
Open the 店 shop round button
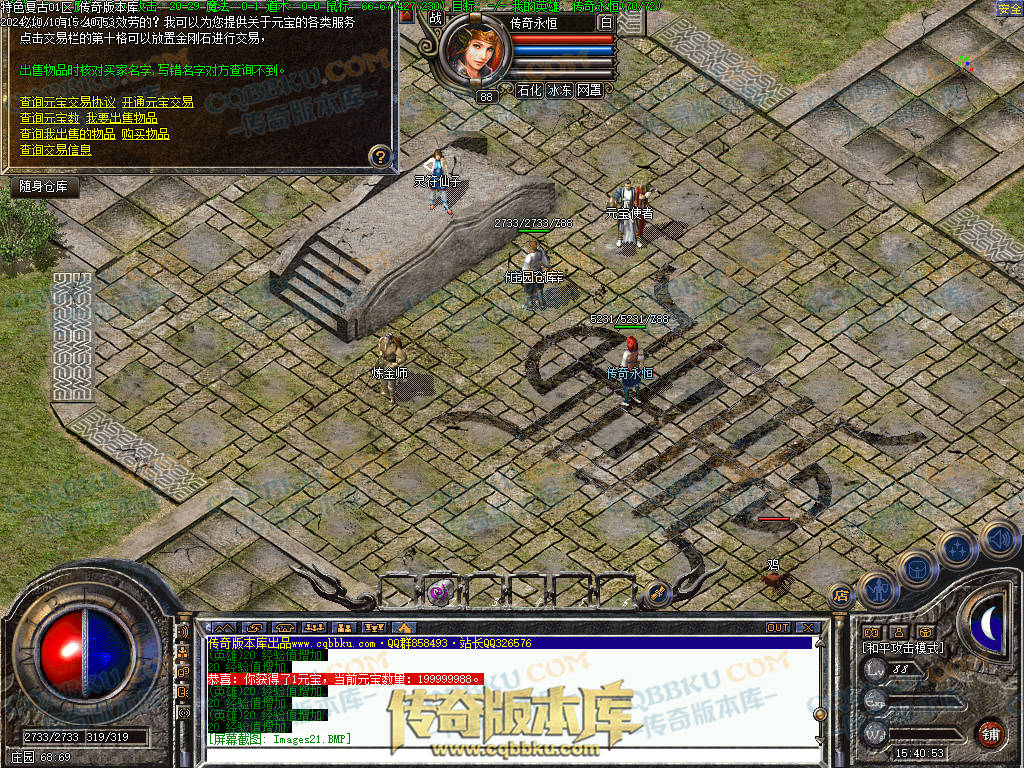841,595
